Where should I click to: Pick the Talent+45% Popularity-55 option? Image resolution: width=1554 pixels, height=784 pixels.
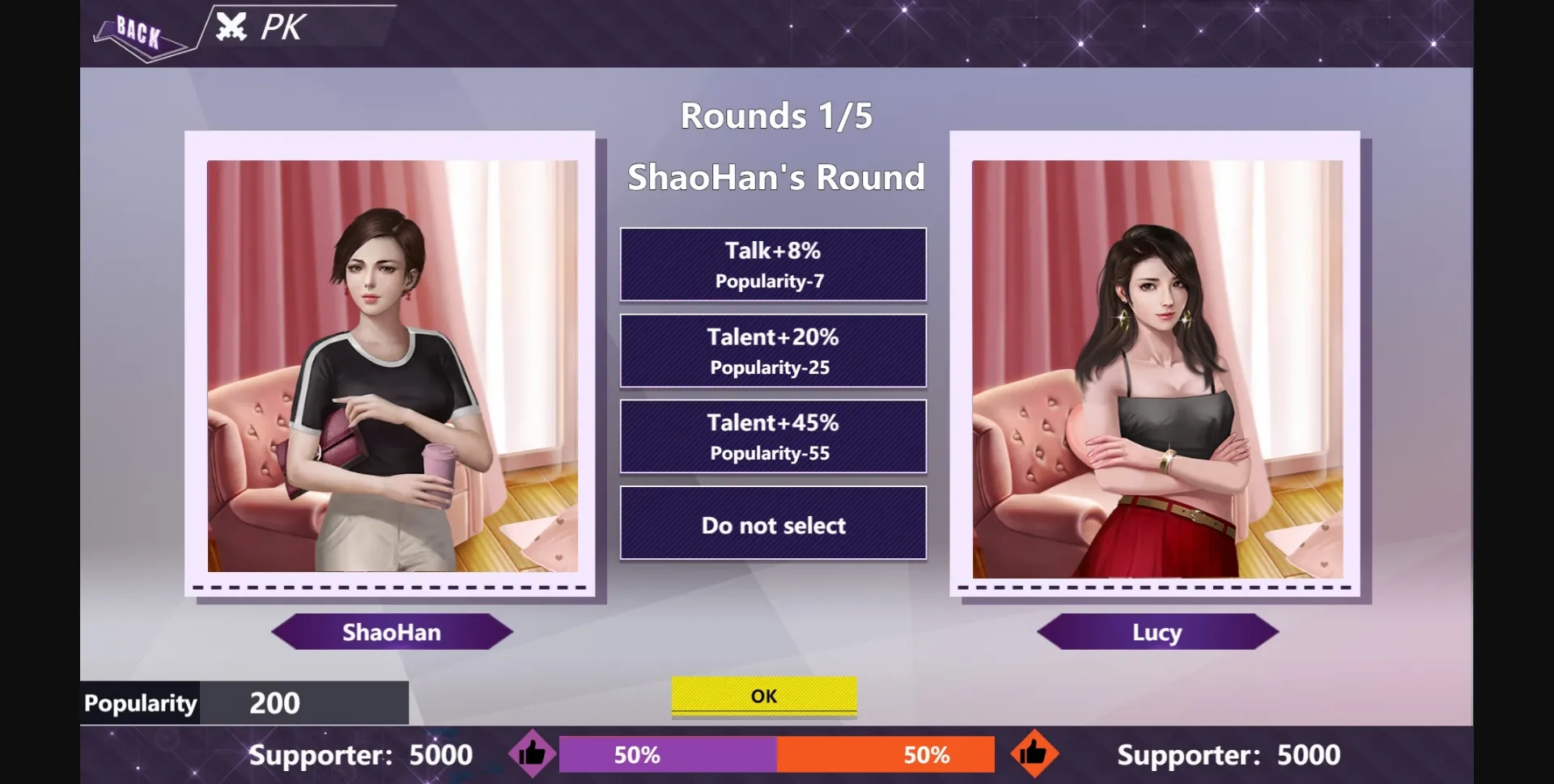point(773,436)
